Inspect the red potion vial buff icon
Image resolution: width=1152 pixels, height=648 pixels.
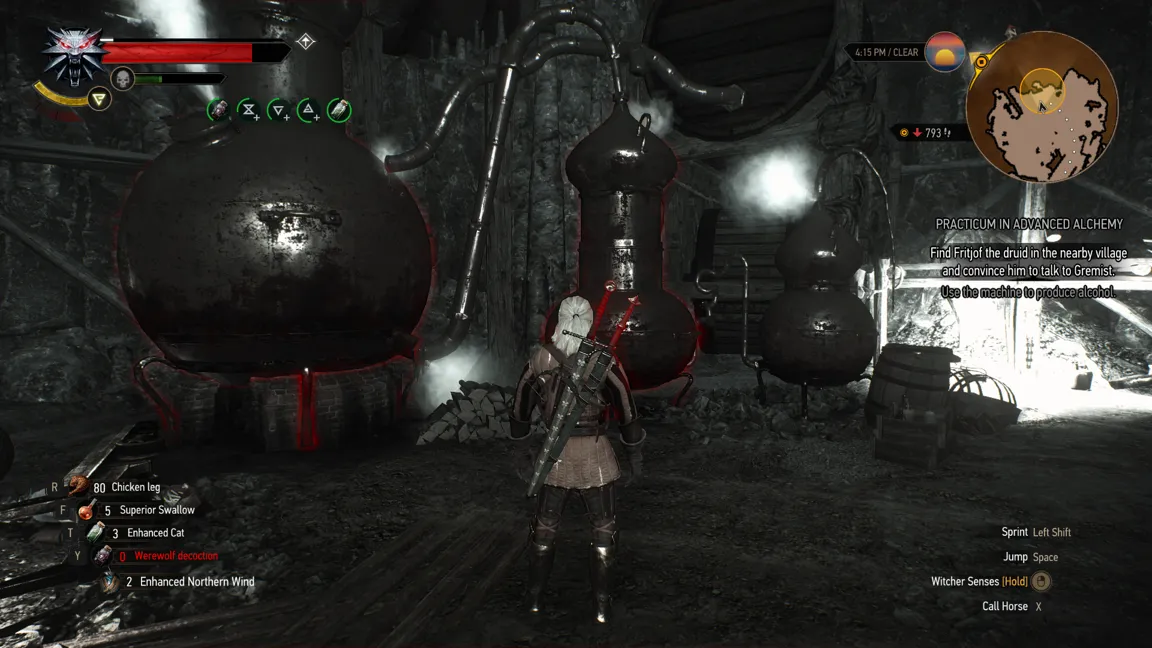219,110
